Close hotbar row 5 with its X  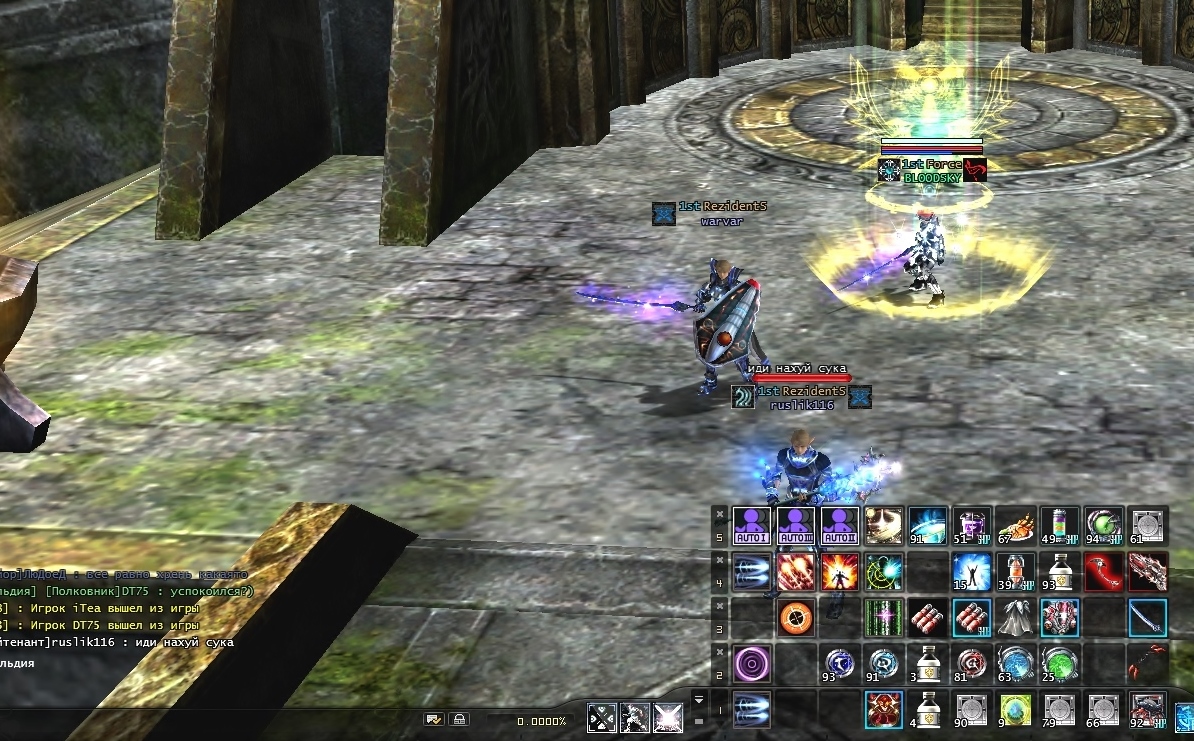click(720, 513)
